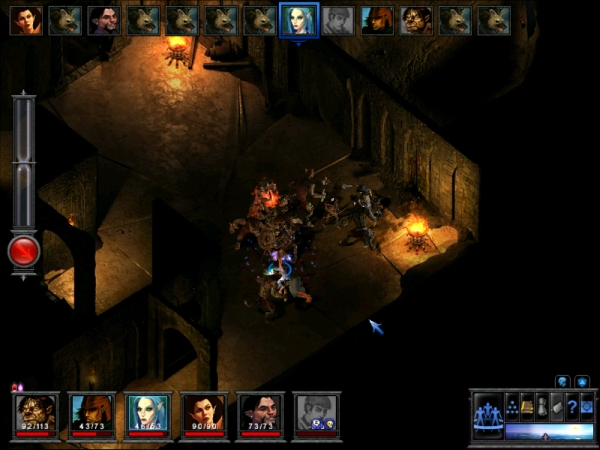Select the greyed-out party member portrait
The height and width of the screenshot is (450, 600).
(316, 412)
